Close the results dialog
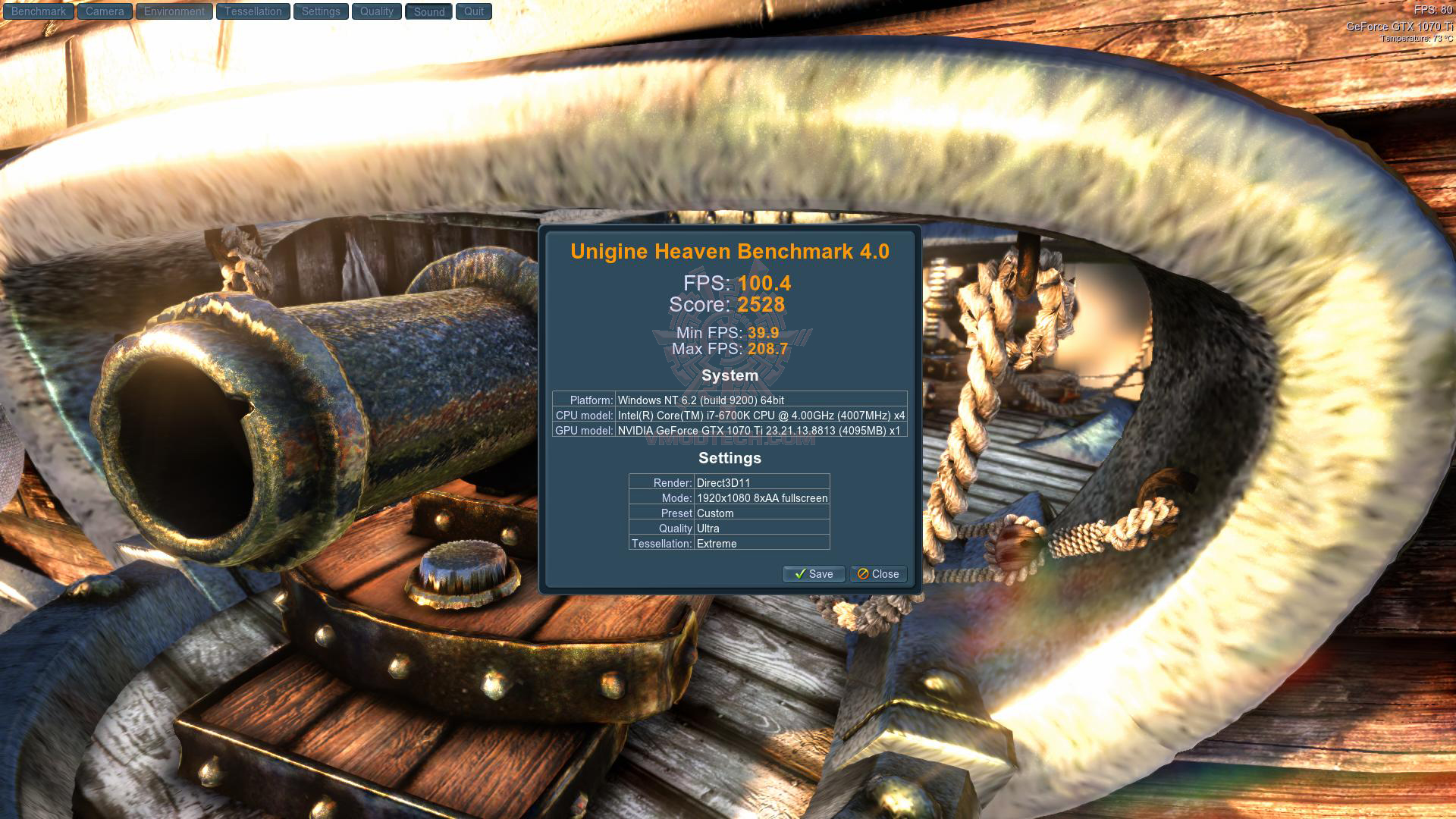 (x=878, y=574)
